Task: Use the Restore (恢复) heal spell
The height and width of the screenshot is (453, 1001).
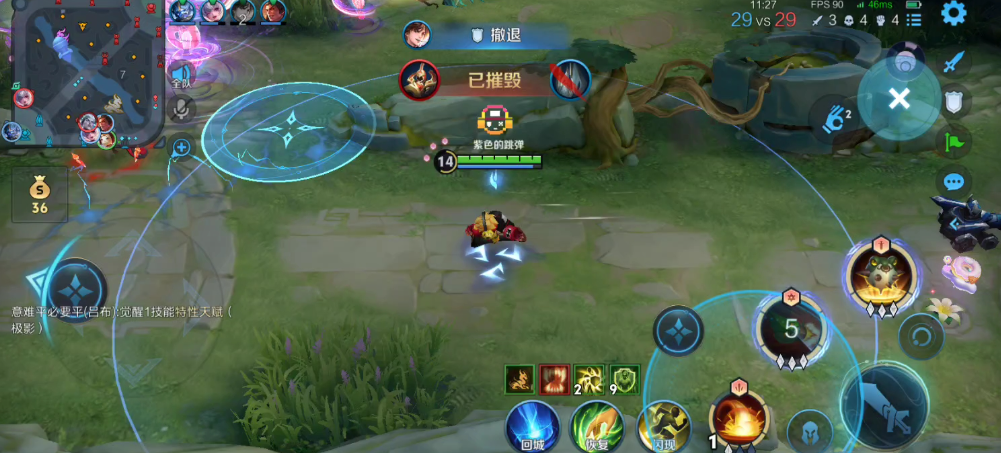Action: coord(597,427)
